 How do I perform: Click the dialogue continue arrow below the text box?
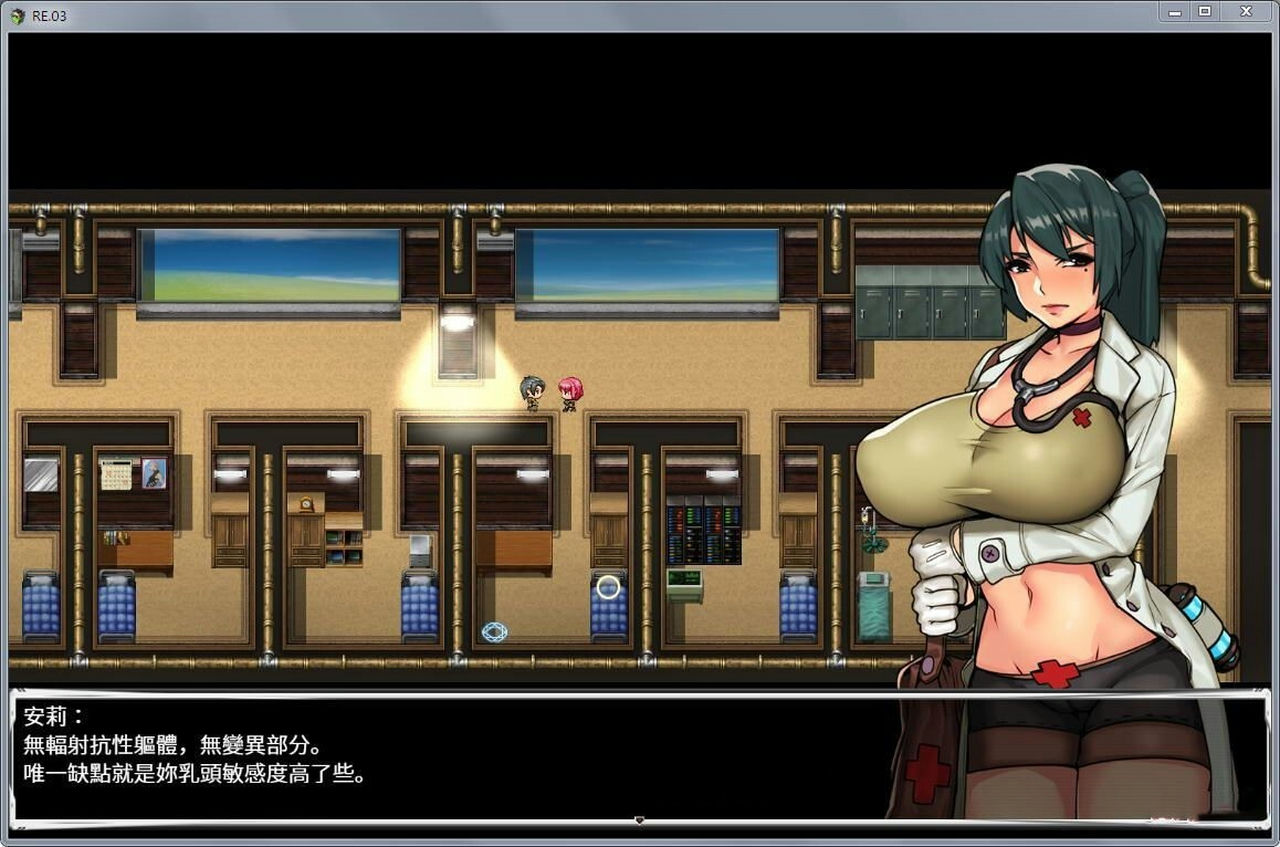(639, 819)
